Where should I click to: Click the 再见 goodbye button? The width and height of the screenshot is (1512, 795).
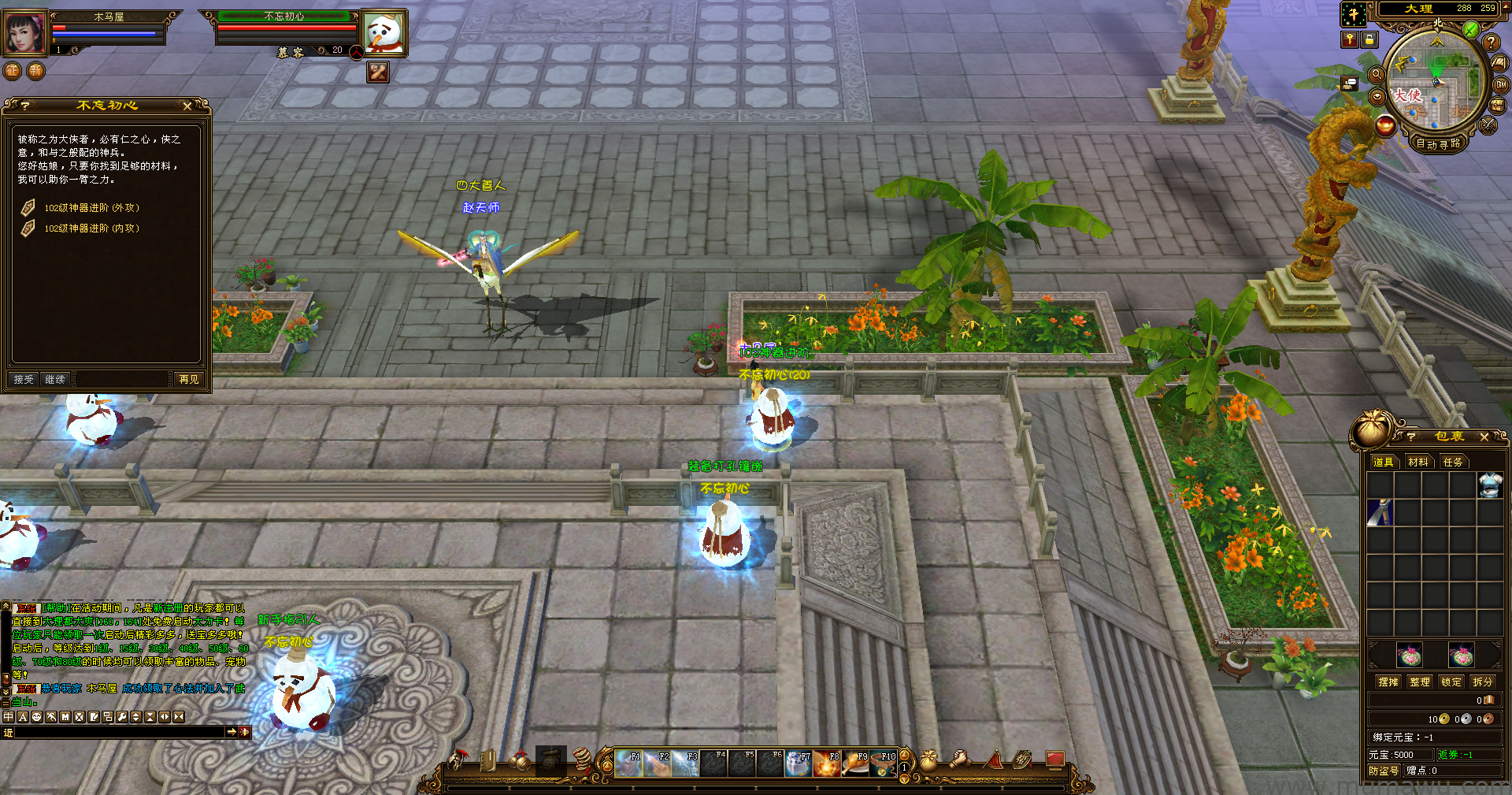click(189, 380)
